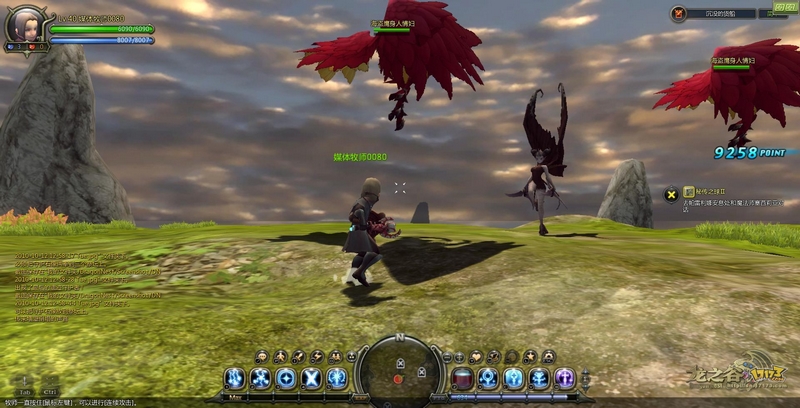Viewport: 800px width, 408px height.
Task: Activate the first lightning skill on the hotbar
Action: (x=235, y=378)
